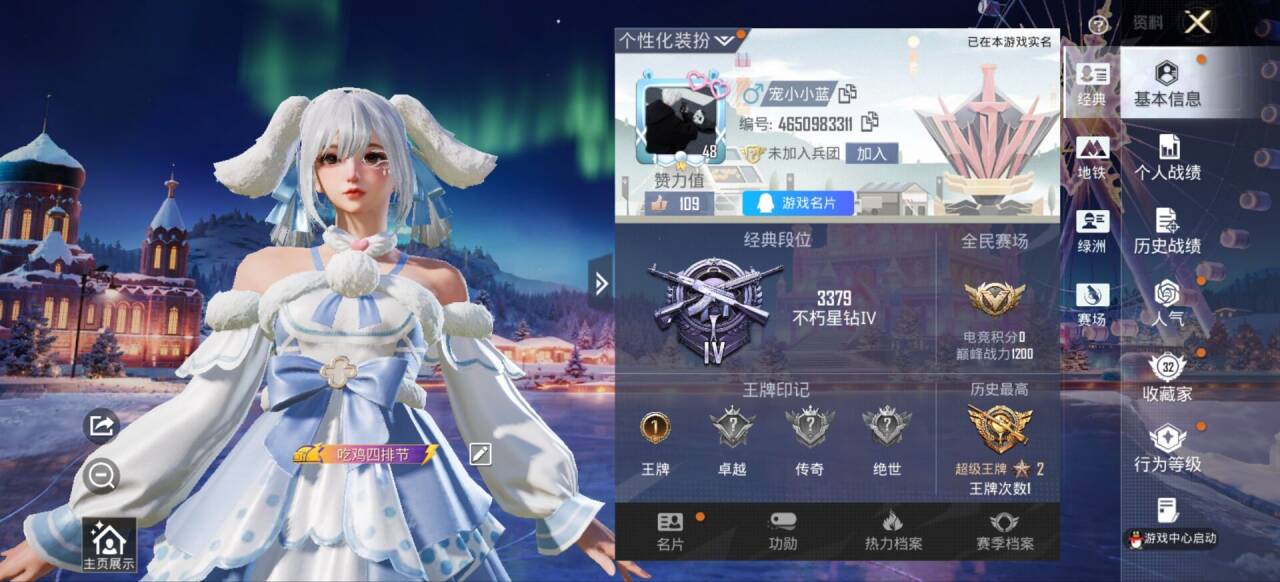Switch to the 地铁 metro mode tab
The image size is (1280, 582).
coord(1092,158)
